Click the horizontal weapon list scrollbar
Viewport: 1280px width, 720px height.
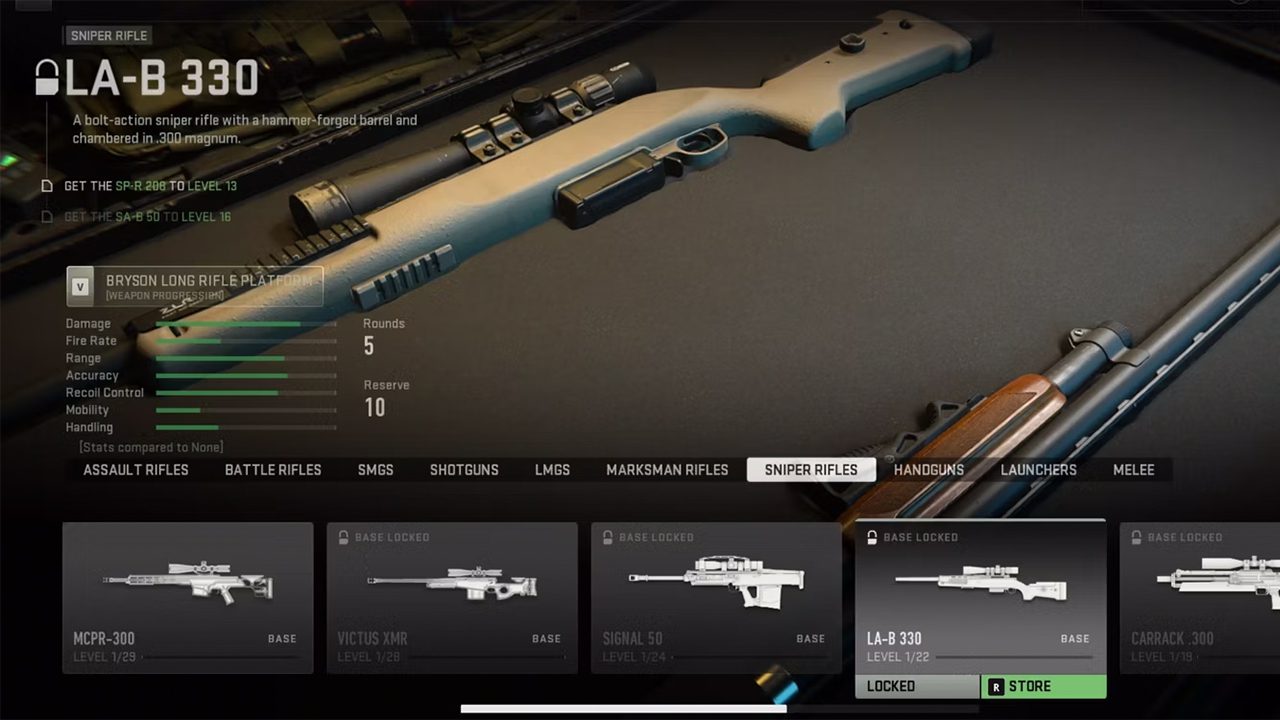coord(623,709)
